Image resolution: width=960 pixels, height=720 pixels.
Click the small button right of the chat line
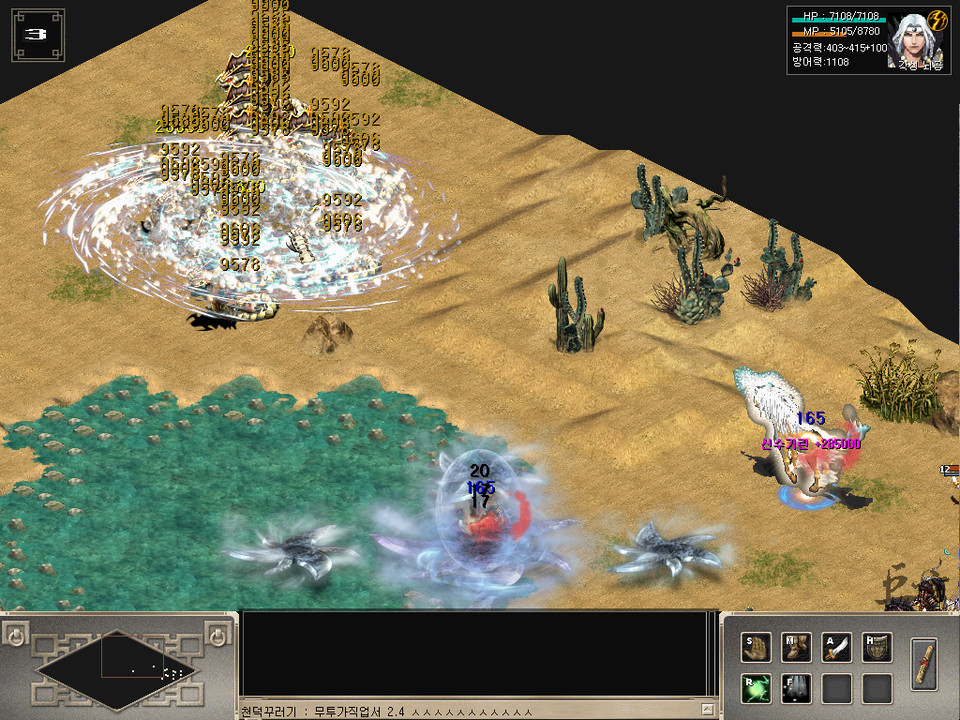click(707, 710)
